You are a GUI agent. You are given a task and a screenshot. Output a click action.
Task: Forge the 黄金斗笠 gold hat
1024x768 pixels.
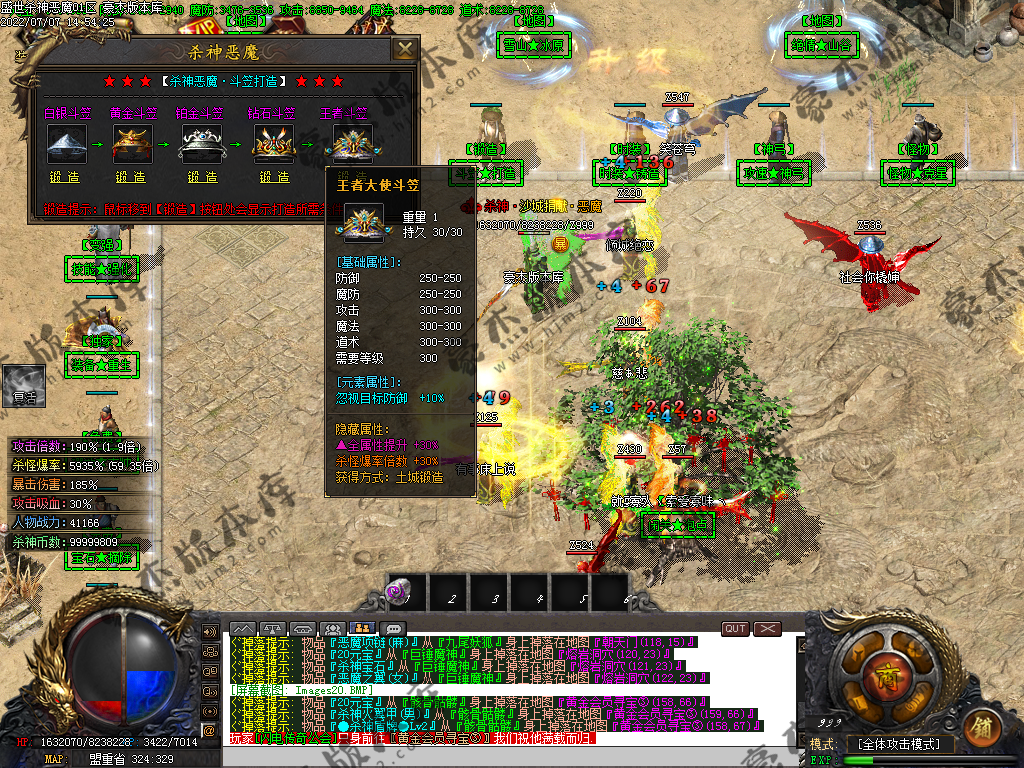[x=130, y=177]
